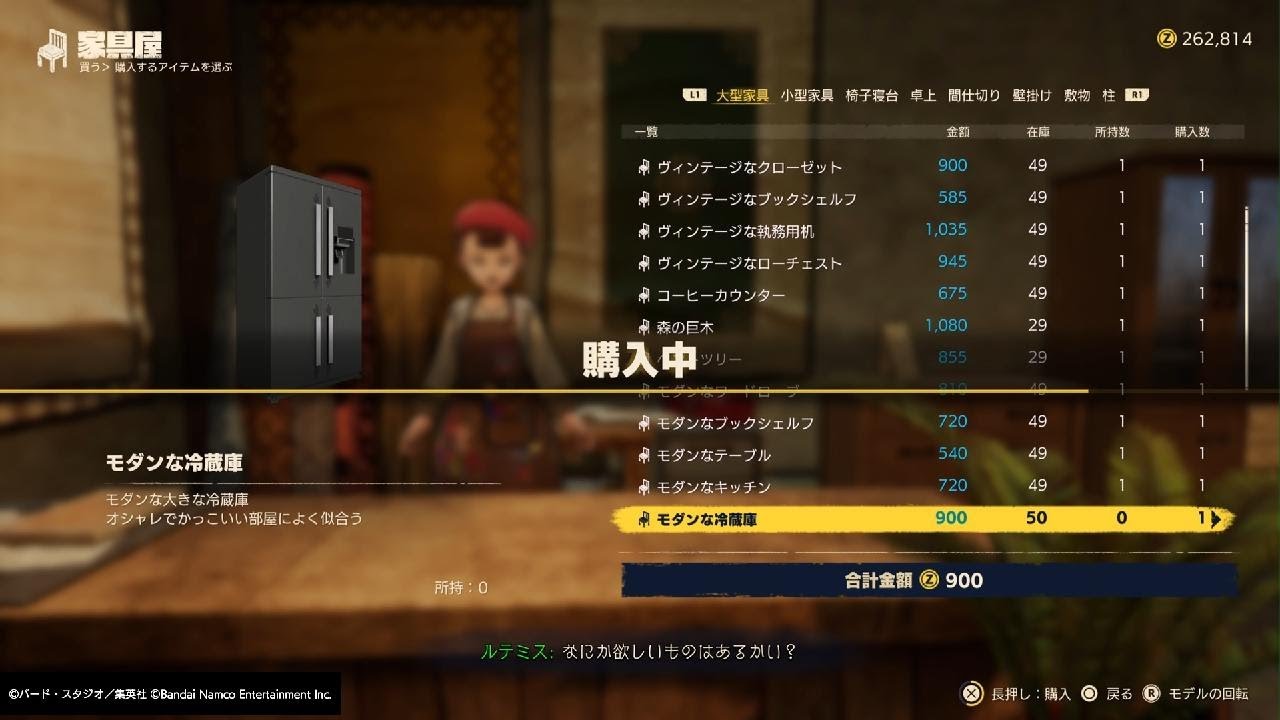1280x720 pixels.
Task: Click the furniture icon beside モダンなキッチン
Action: [645, 485]
